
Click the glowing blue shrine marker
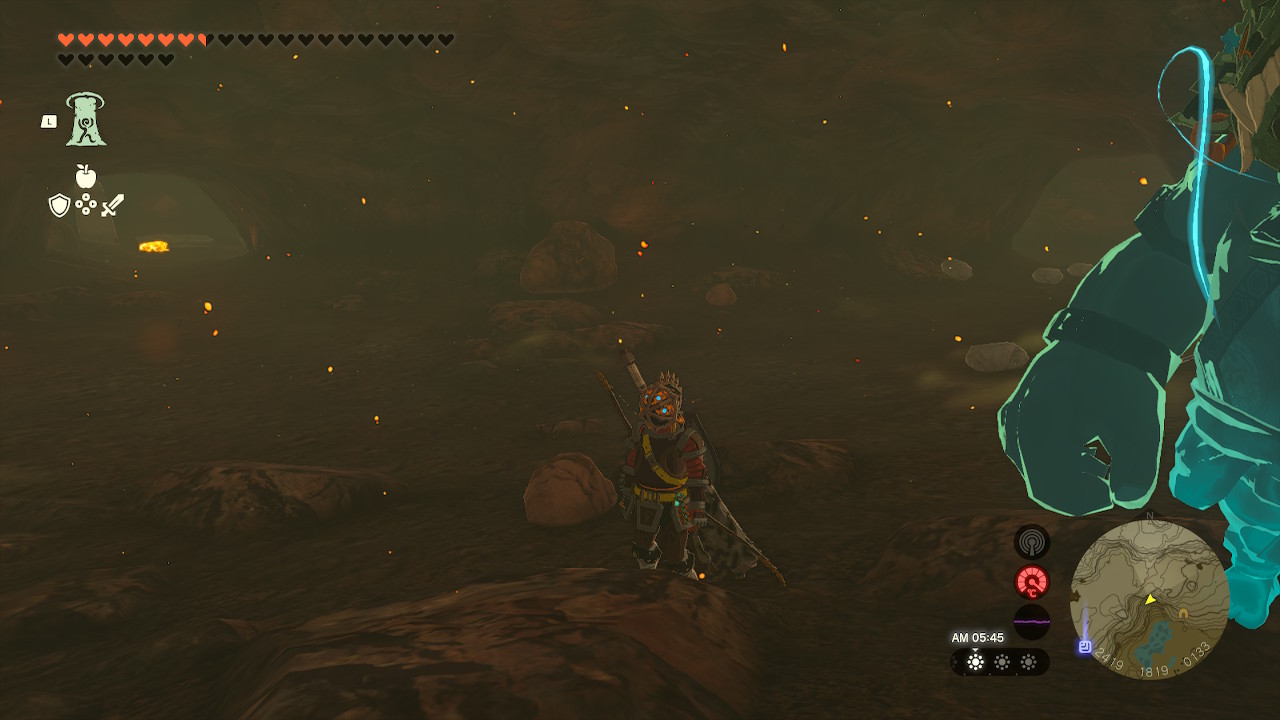coord(1084,646)
